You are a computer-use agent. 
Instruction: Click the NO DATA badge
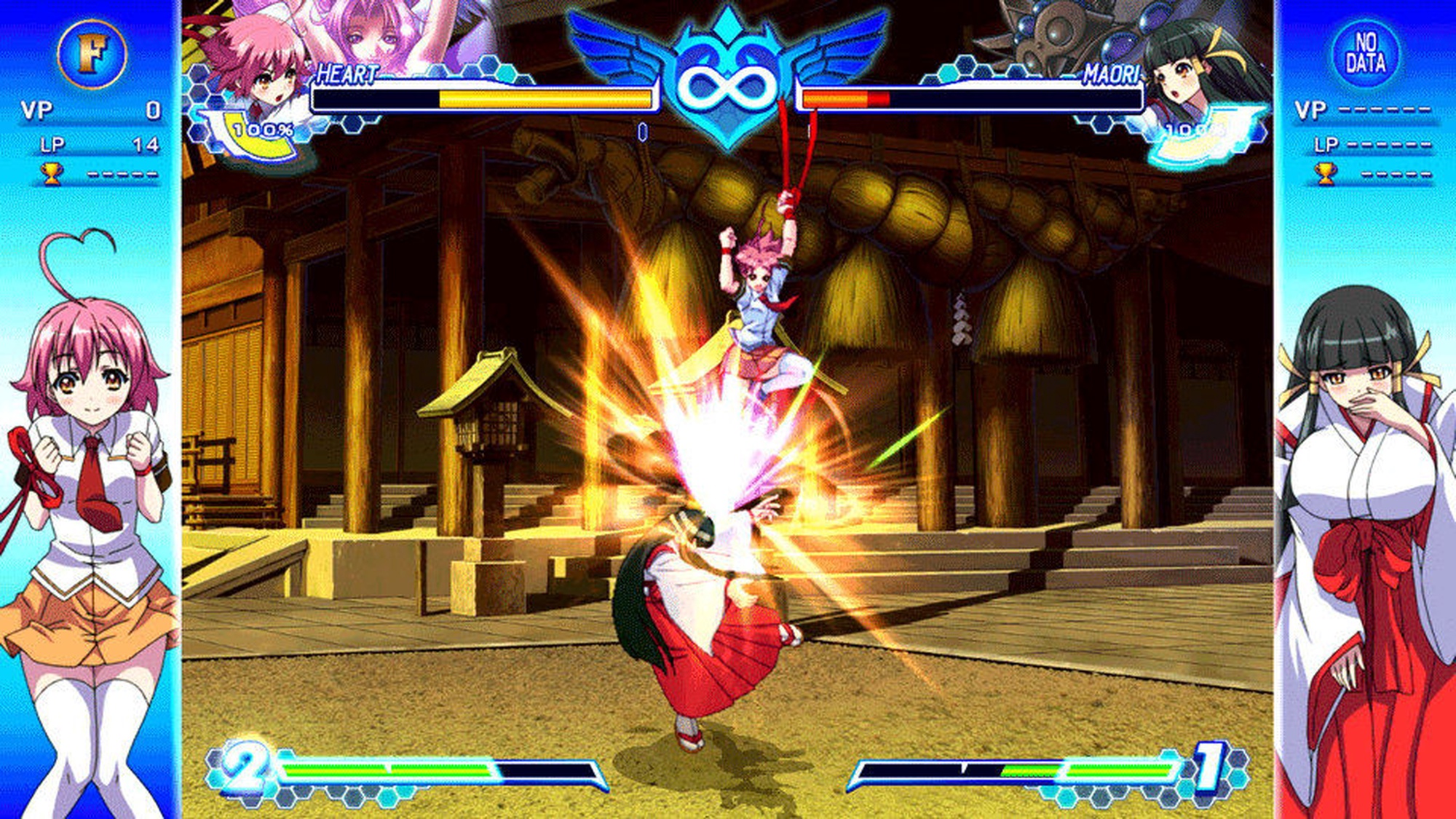pos(1365,53)
